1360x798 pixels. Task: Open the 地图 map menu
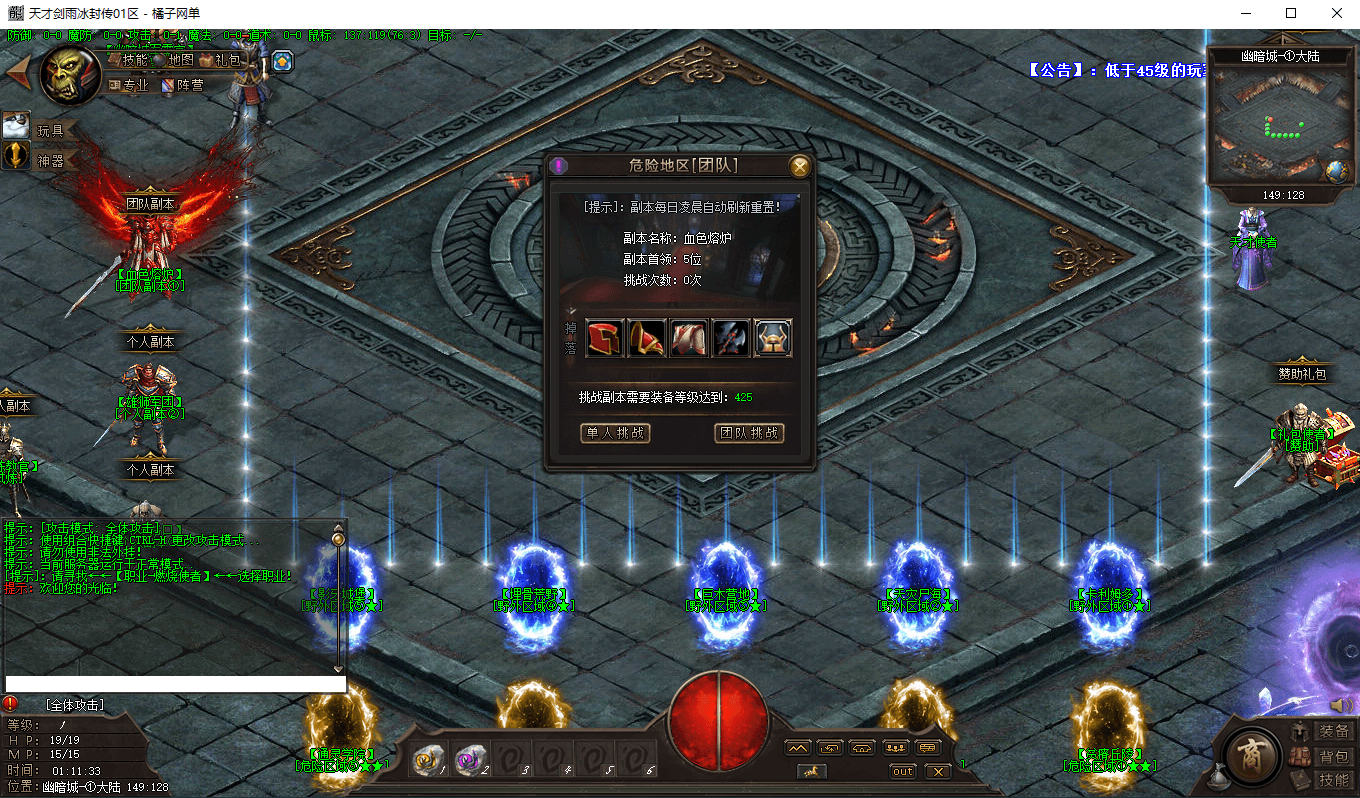click(173, 60)
